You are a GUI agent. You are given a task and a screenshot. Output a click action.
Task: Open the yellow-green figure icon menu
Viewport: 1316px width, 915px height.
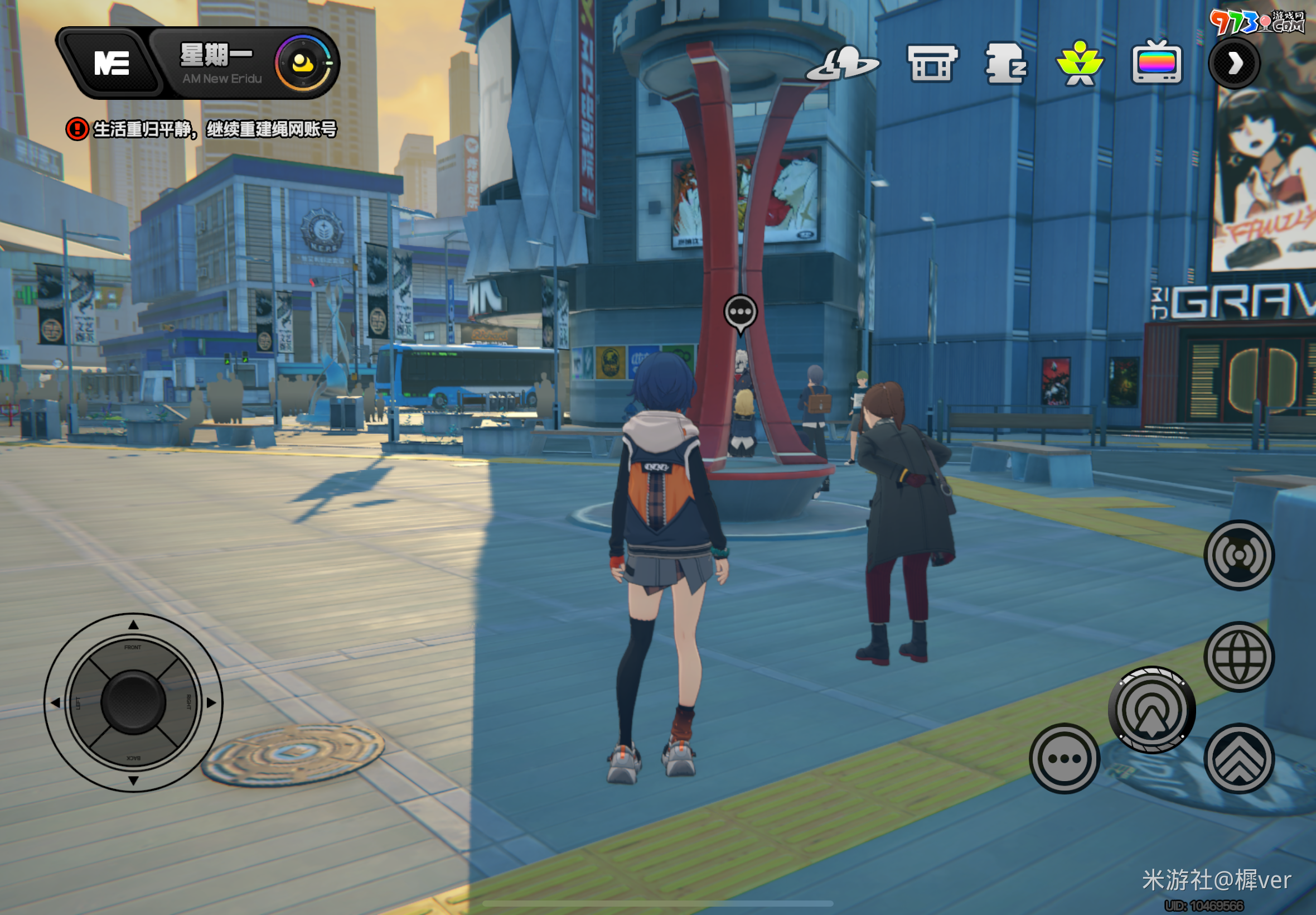click(x=1080, y=63)
